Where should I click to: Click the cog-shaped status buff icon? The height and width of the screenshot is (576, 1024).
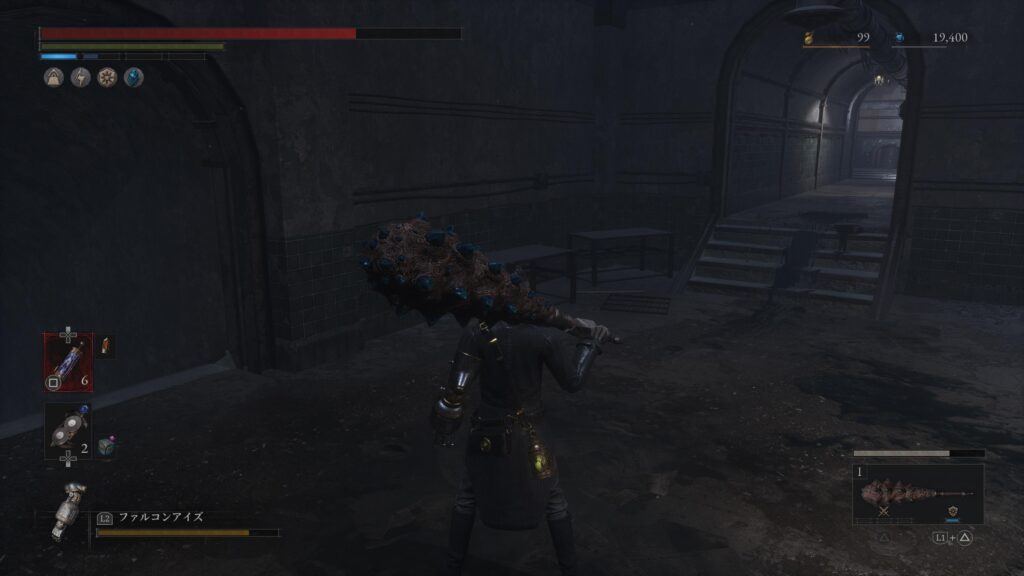(x=107, y=77)
